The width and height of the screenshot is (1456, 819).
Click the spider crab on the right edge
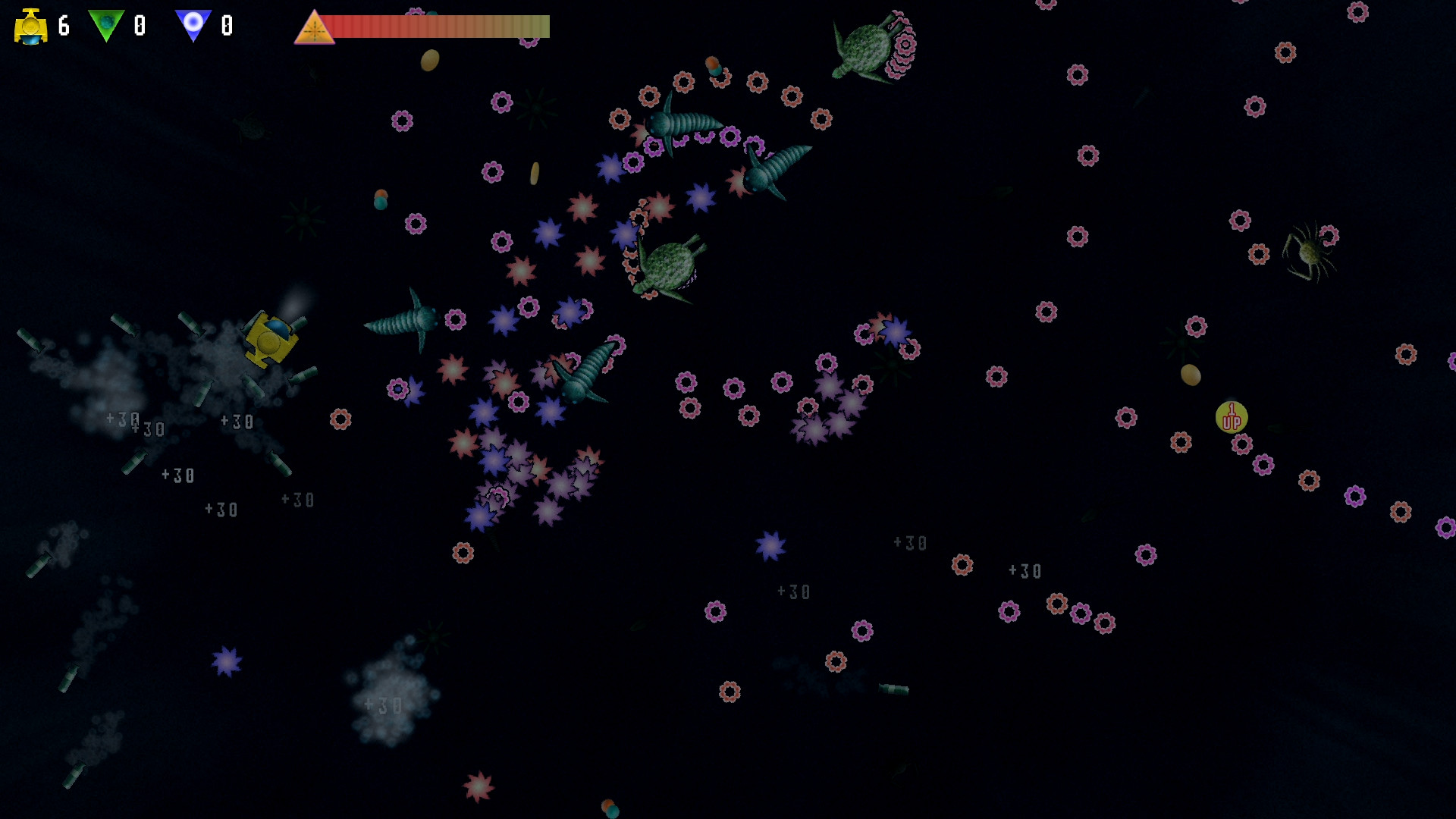[x=1310, y=253]
